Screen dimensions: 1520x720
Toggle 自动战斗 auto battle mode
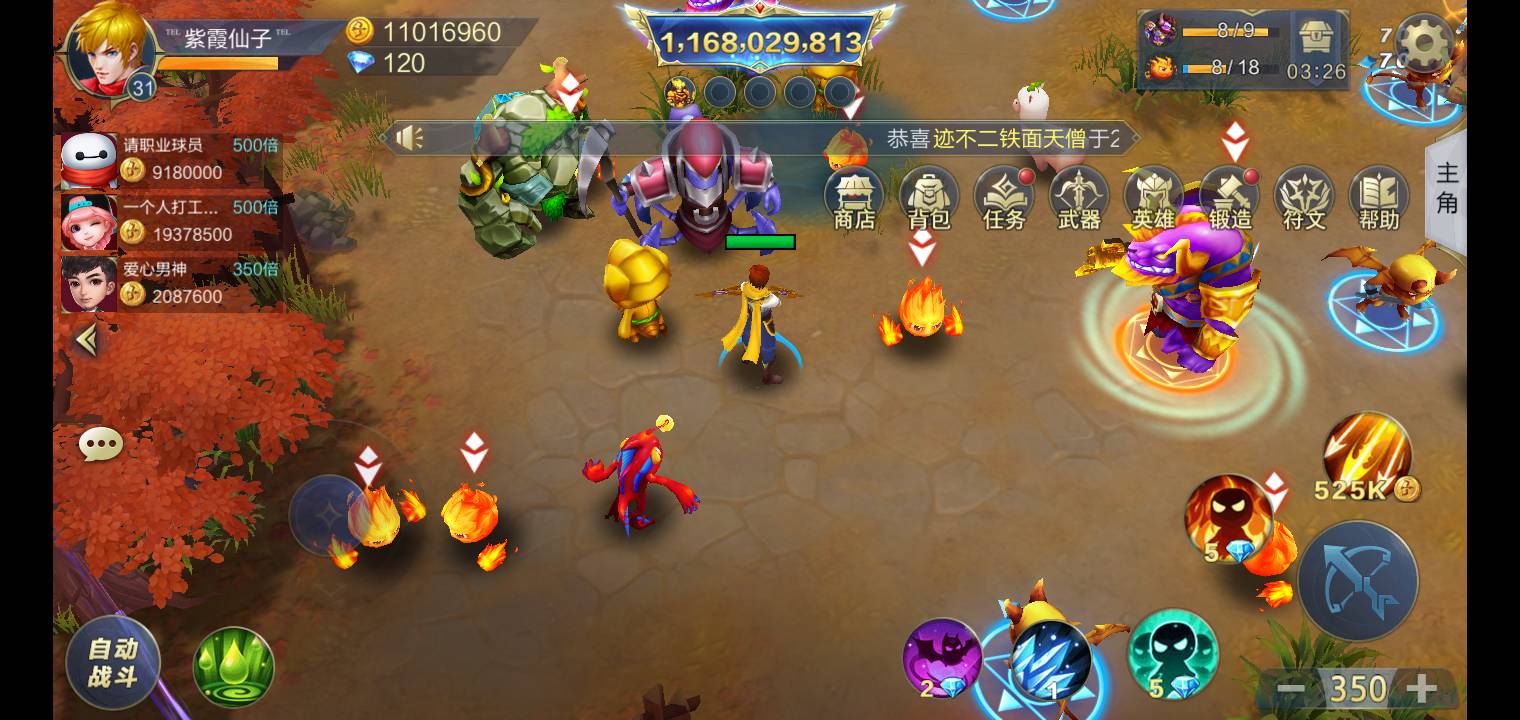[x=113, y=661]
